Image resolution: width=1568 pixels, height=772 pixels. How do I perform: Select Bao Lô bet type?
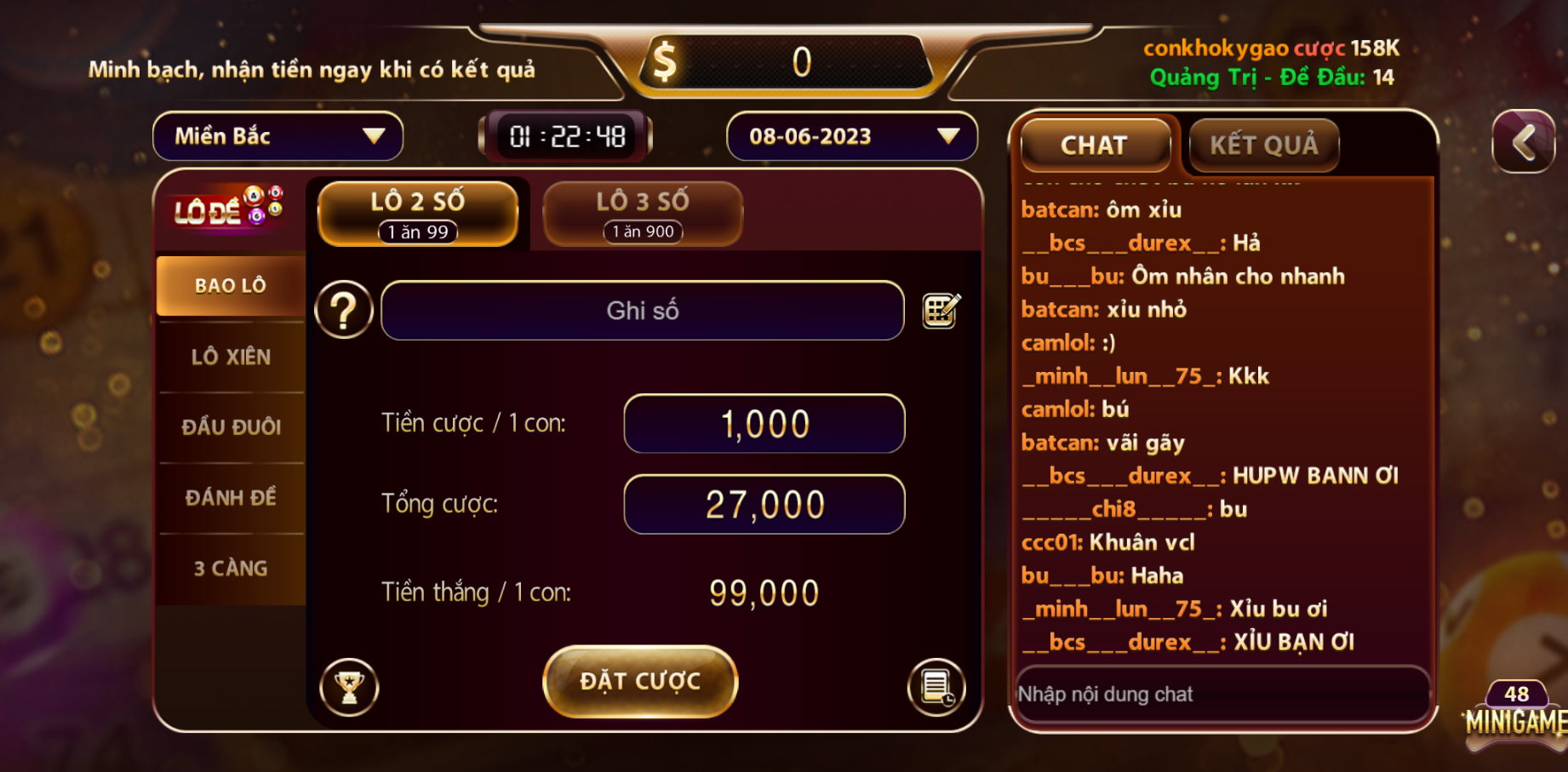coord(231,286)
